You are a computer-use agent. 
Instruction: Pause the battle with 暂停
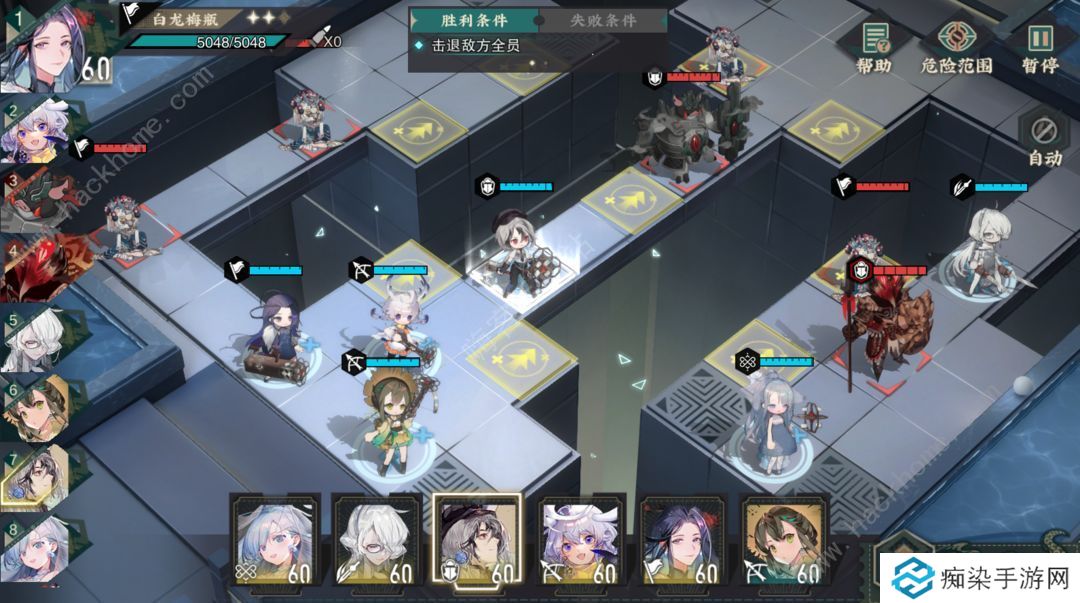tap(1040, 47)
